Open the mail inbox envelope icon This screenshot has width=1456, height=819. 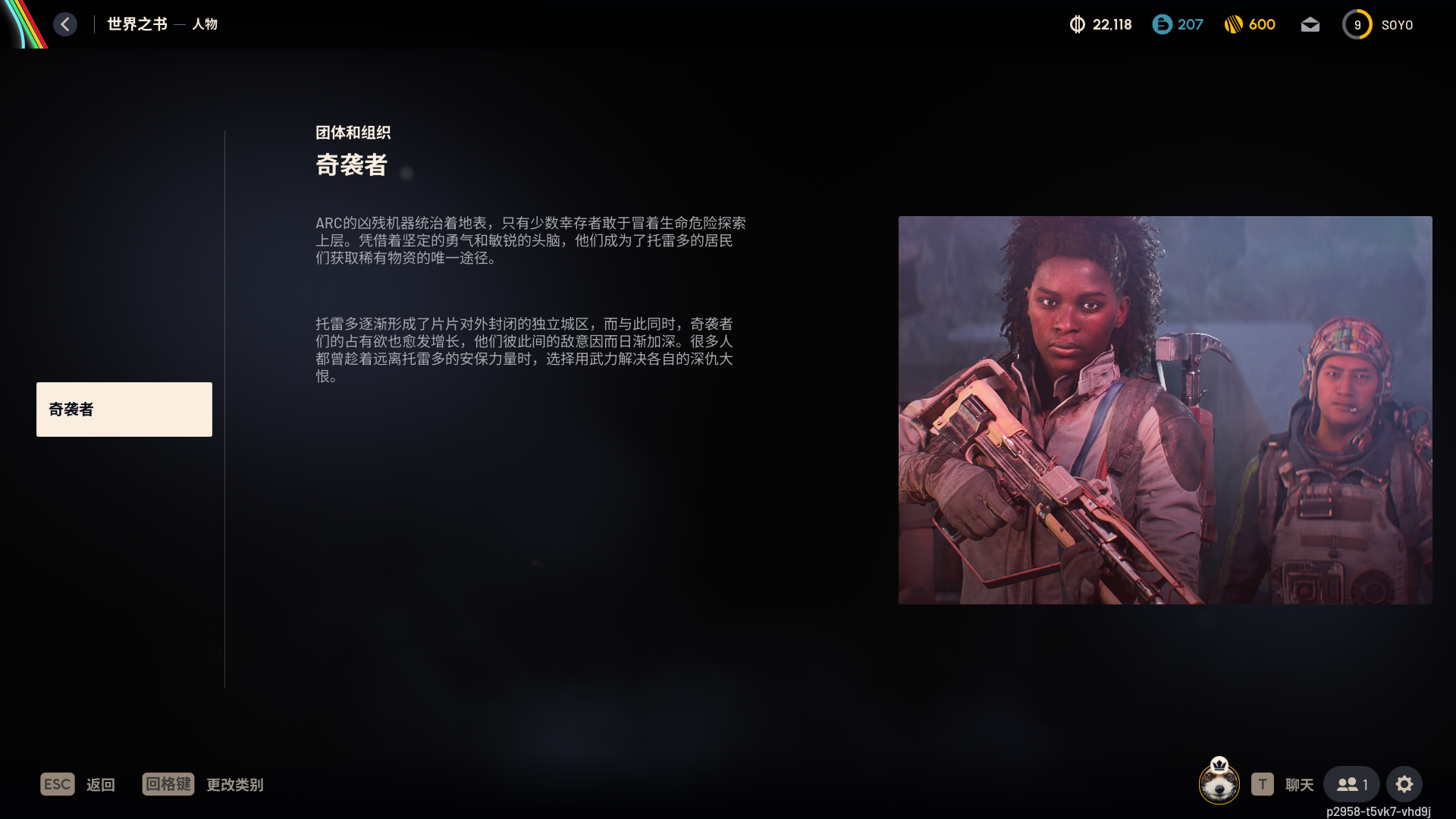coord(1310,25)
